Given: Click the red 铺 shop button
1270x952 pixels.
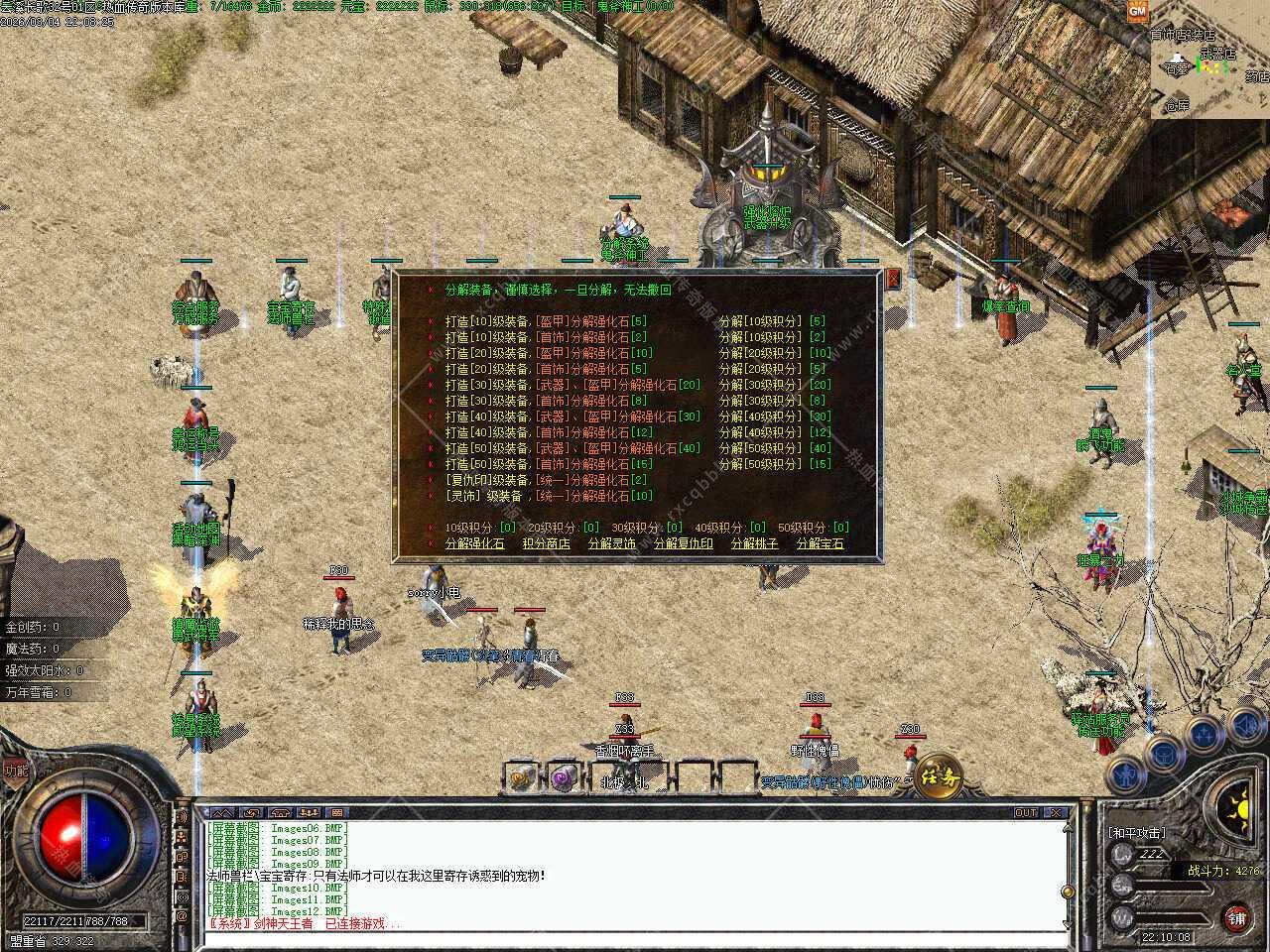Looking at the screenshot, I should [x=1235, y=916].
